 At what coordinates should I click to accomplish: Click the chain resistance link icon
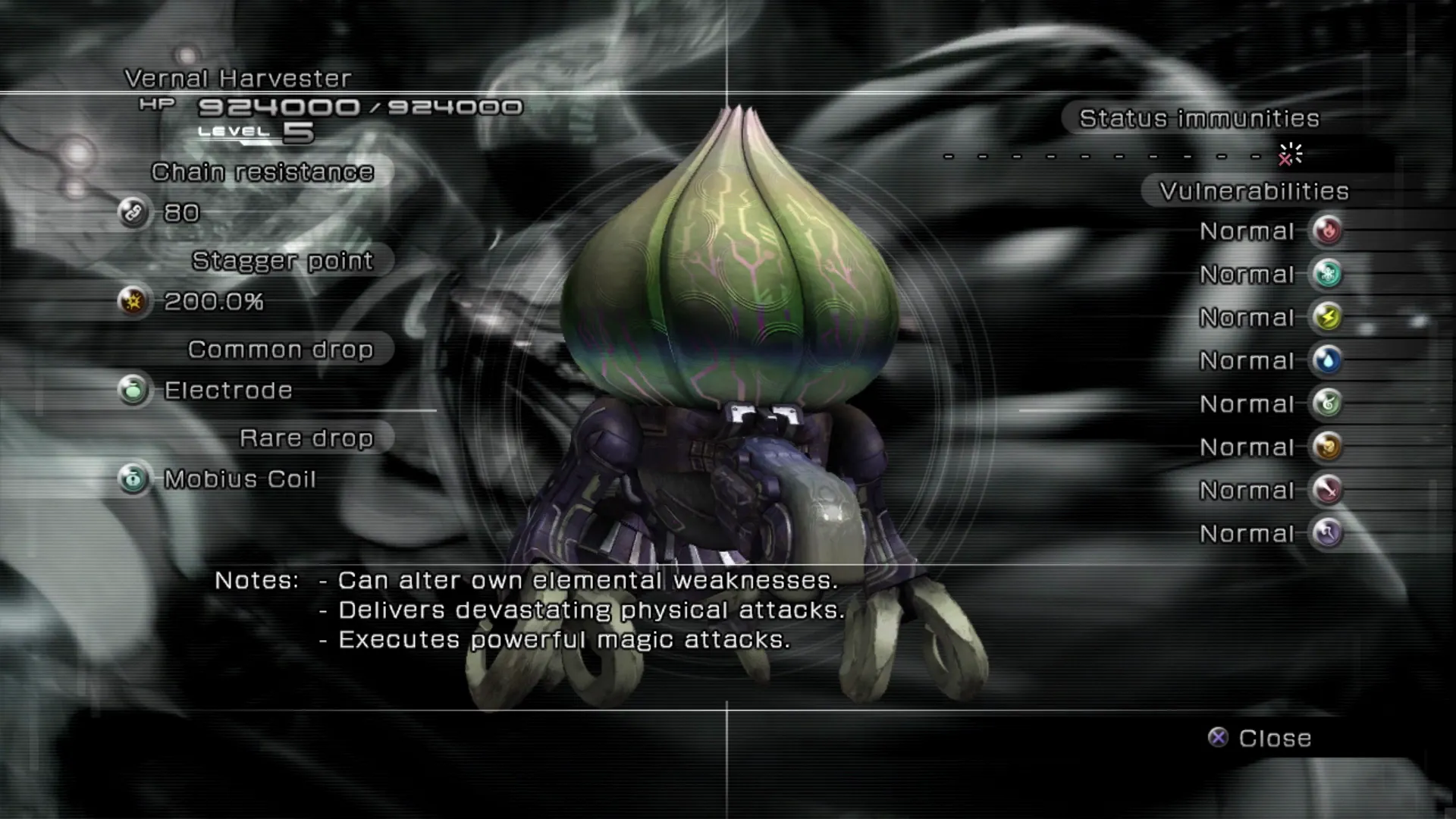point(133,212)
